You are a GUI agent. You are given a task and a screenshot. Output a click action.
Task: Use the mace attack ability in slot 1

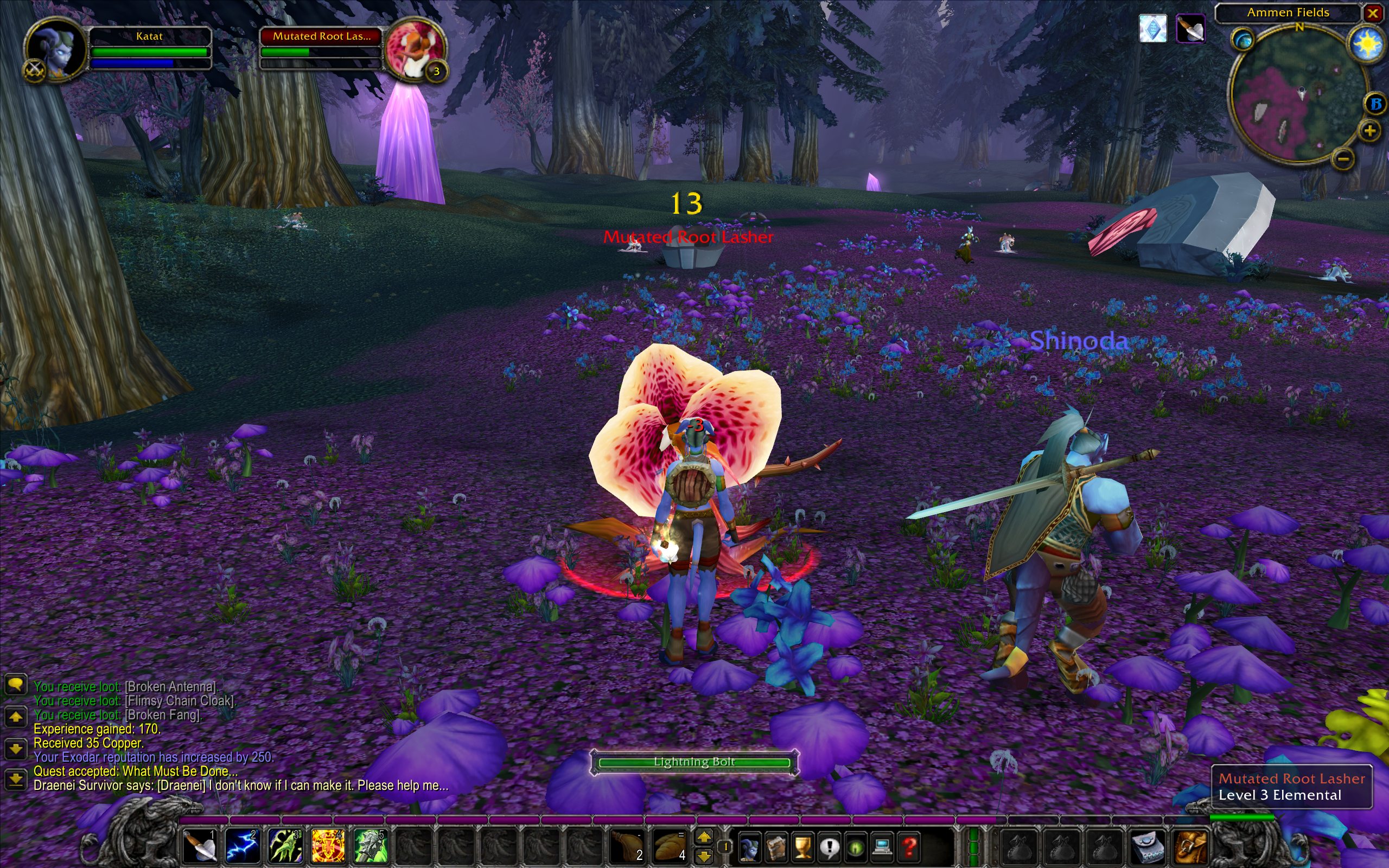click(x=199, y=846)
